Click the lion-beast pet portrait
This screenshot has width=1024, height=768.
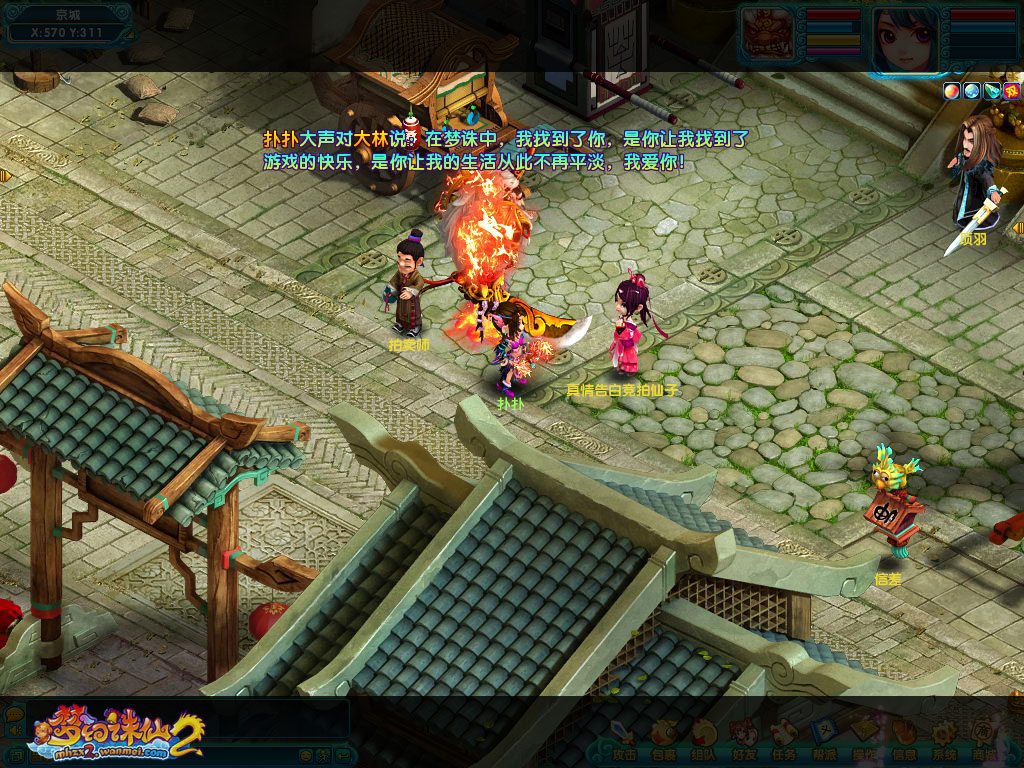click(769, 31)
